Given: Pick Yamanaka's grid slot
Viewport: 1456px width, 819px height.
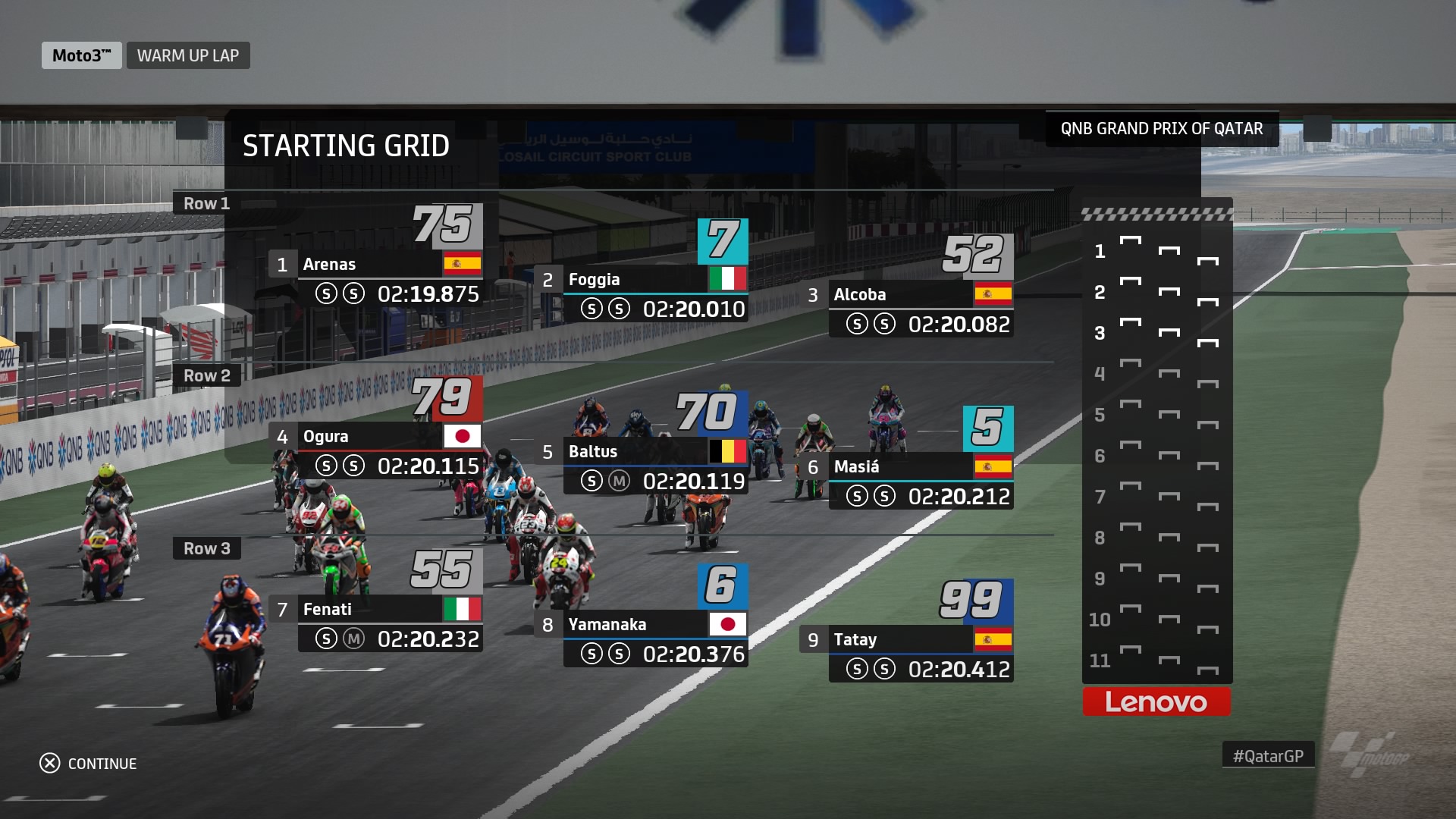Looking at the screenshot, I should (641, 625).
